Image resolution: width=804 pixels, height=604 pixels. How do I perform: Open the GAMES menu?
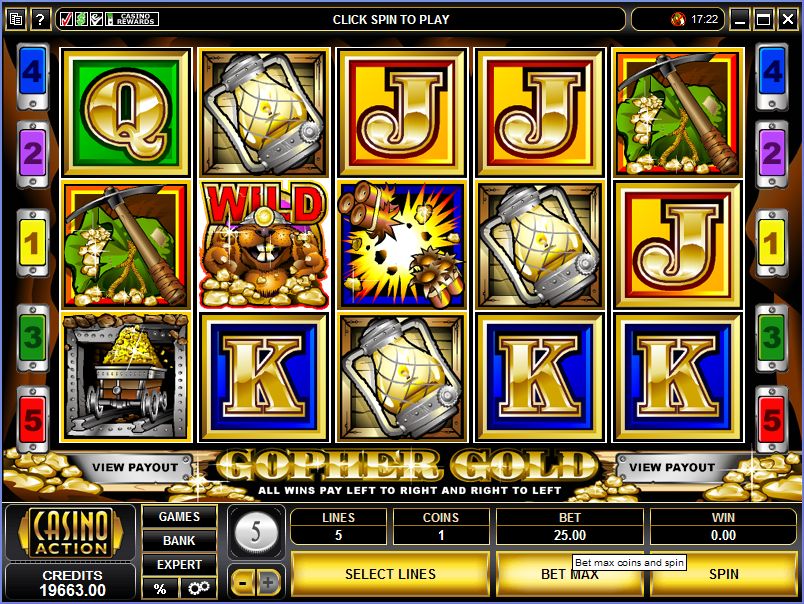click(179, 517)
